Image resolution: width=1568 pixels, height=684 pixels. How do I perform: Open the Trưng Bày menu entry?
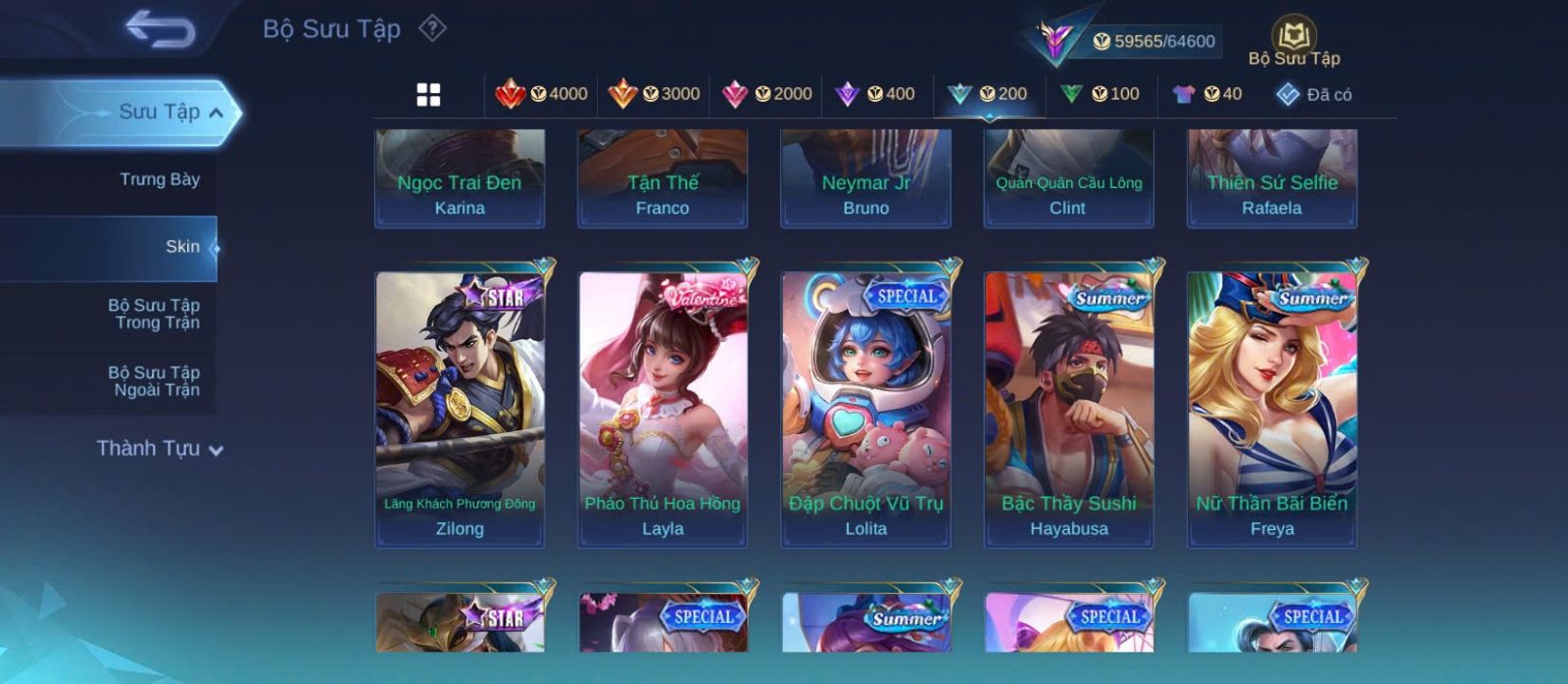[159, 179]
